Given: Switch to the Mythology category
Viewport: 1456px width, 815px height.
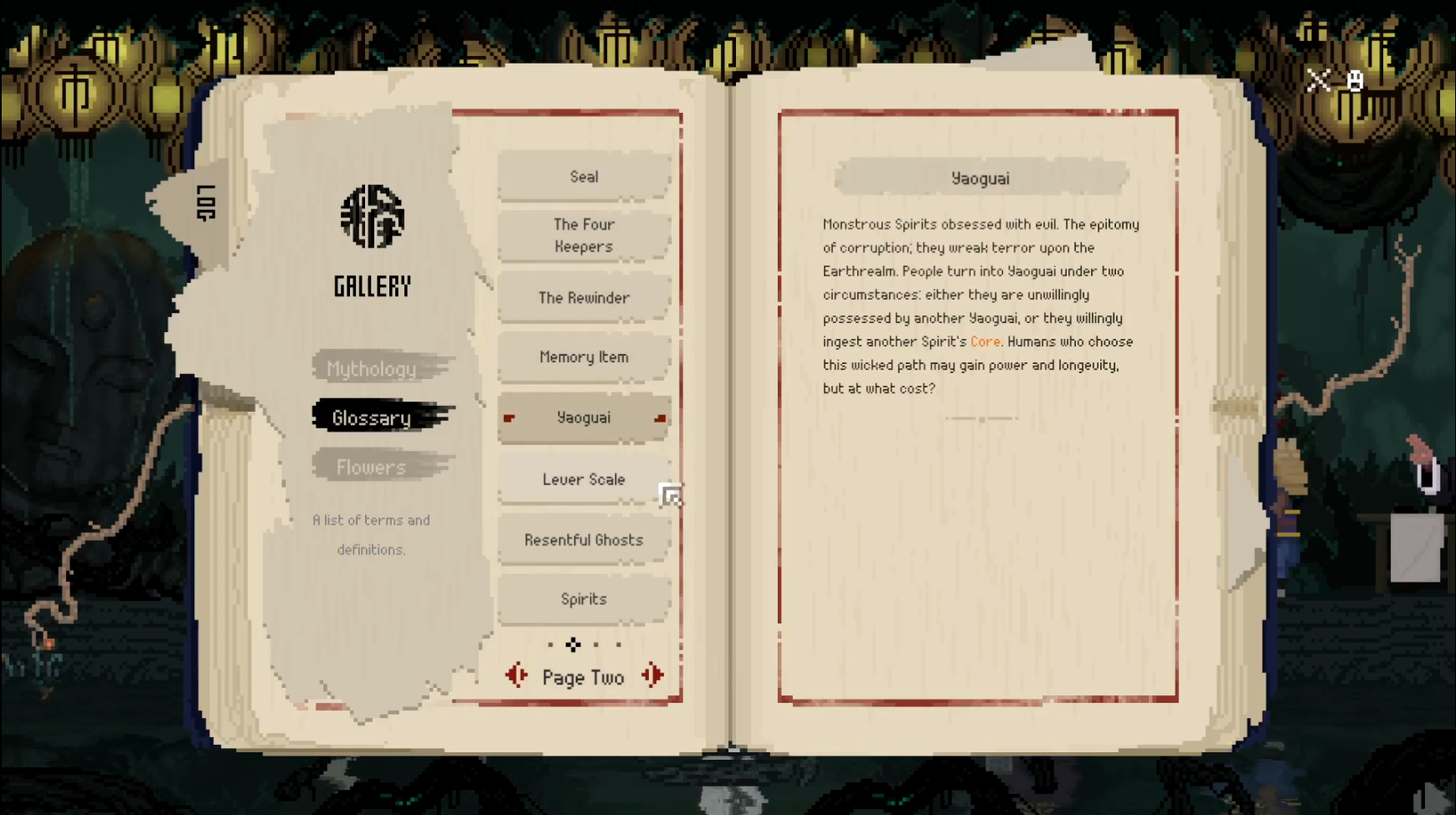Looking at the screenshot, I should point(372,369).
